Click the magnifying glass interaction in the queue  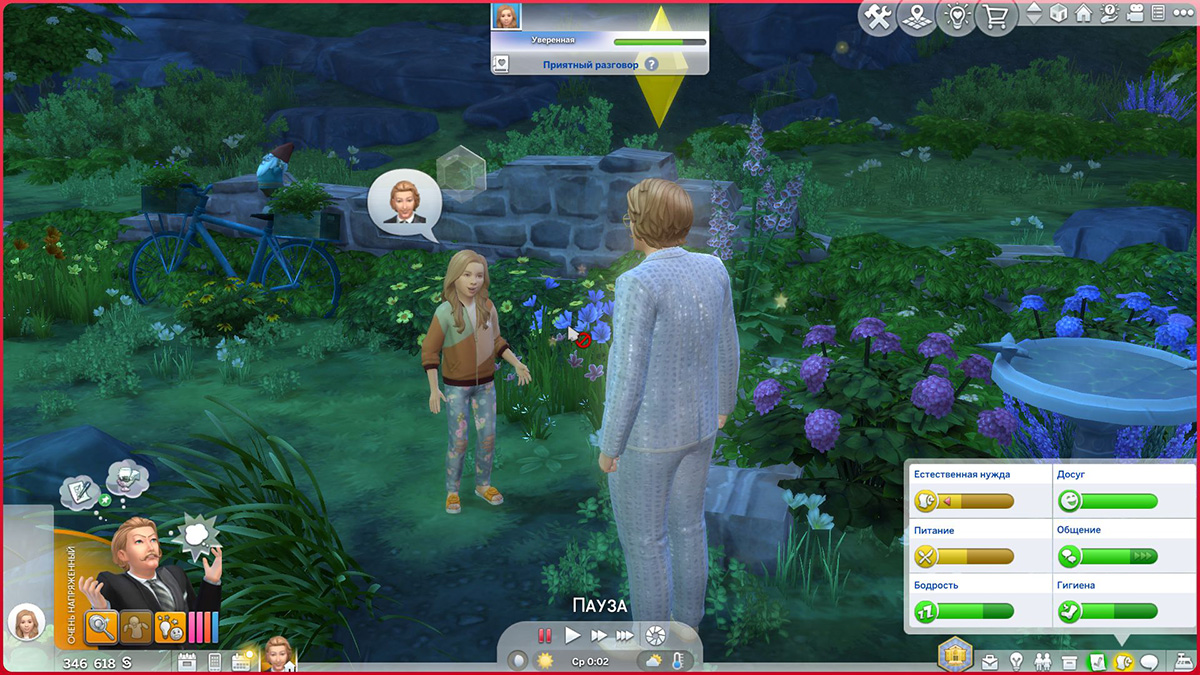point(102,626)
